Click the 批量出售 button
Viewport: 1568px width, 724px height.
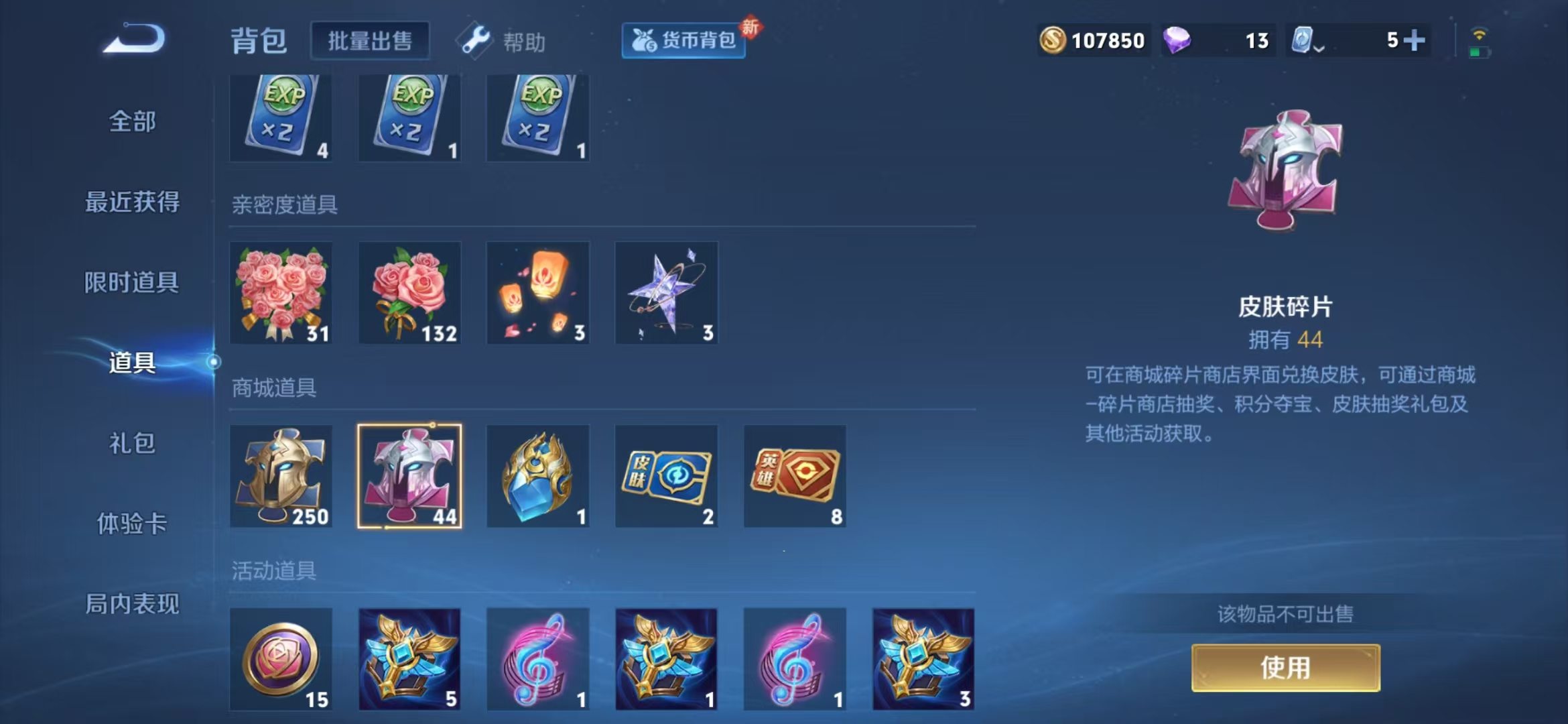click(371, 39)
